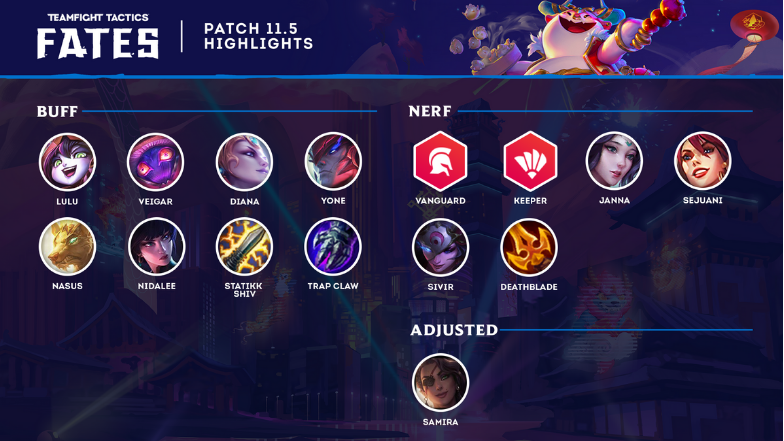The width and height of the screenshot is (784, 441).
Task: Click the Janna champion portrait
Action: pyautogui.click(x=614, y=161)
